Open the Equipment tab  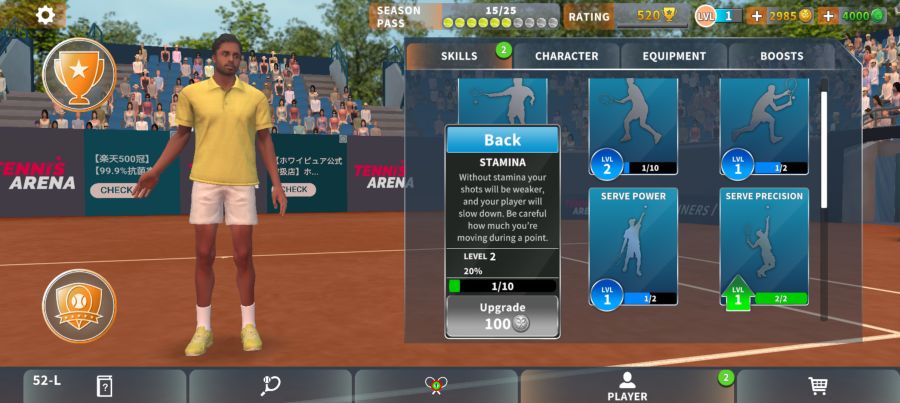click(674, 56)
